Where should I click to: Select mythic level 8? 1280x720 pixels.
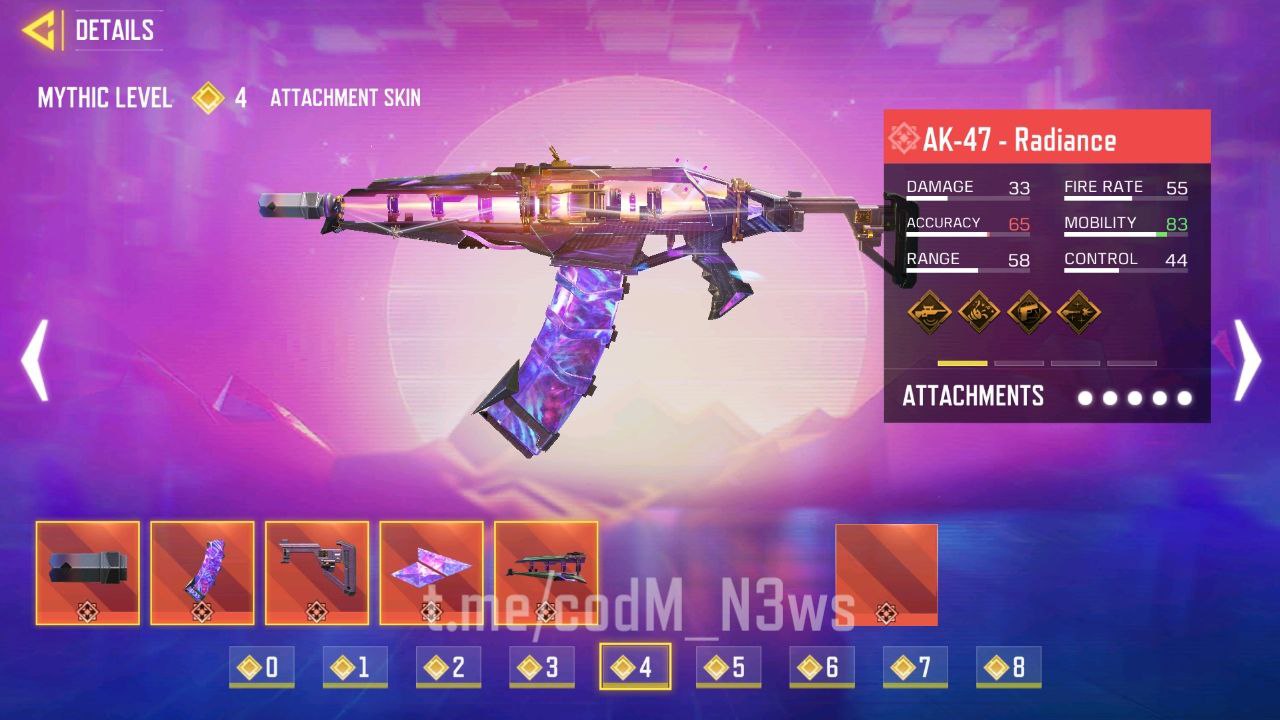point(1006,666)
